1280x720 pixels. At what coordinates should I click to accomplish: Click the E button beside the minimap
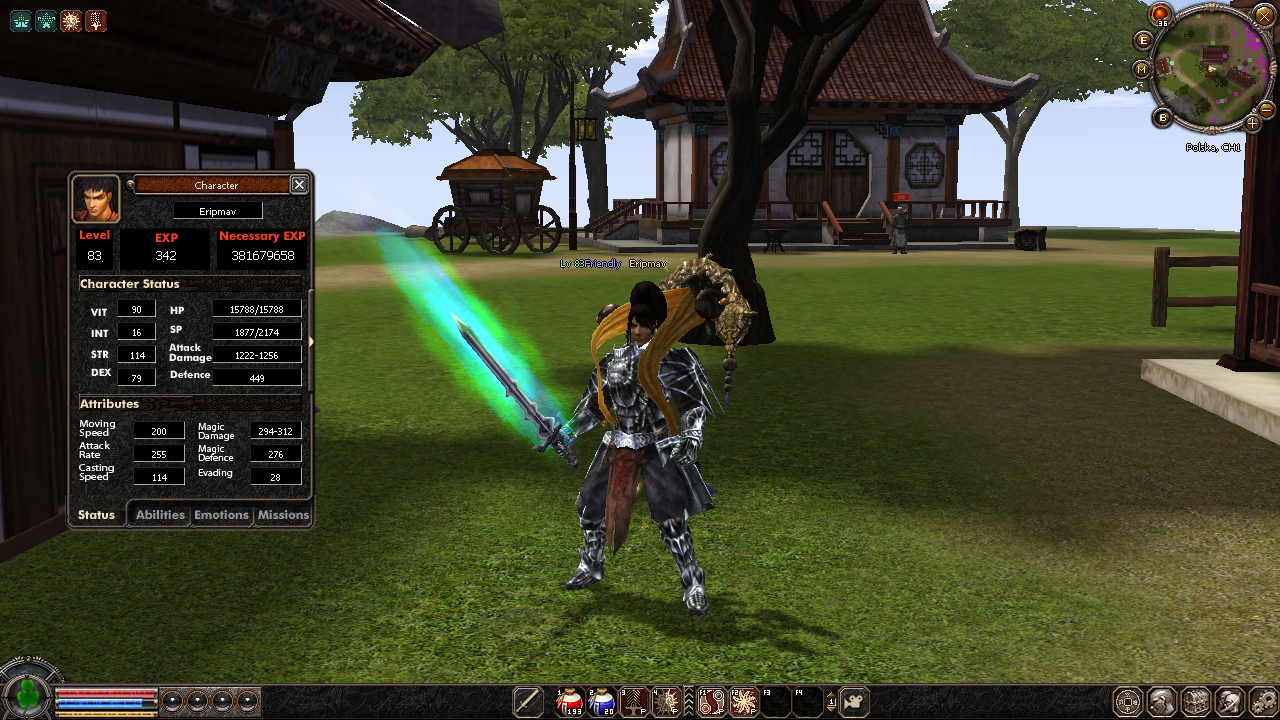[x=1145, y=40]
